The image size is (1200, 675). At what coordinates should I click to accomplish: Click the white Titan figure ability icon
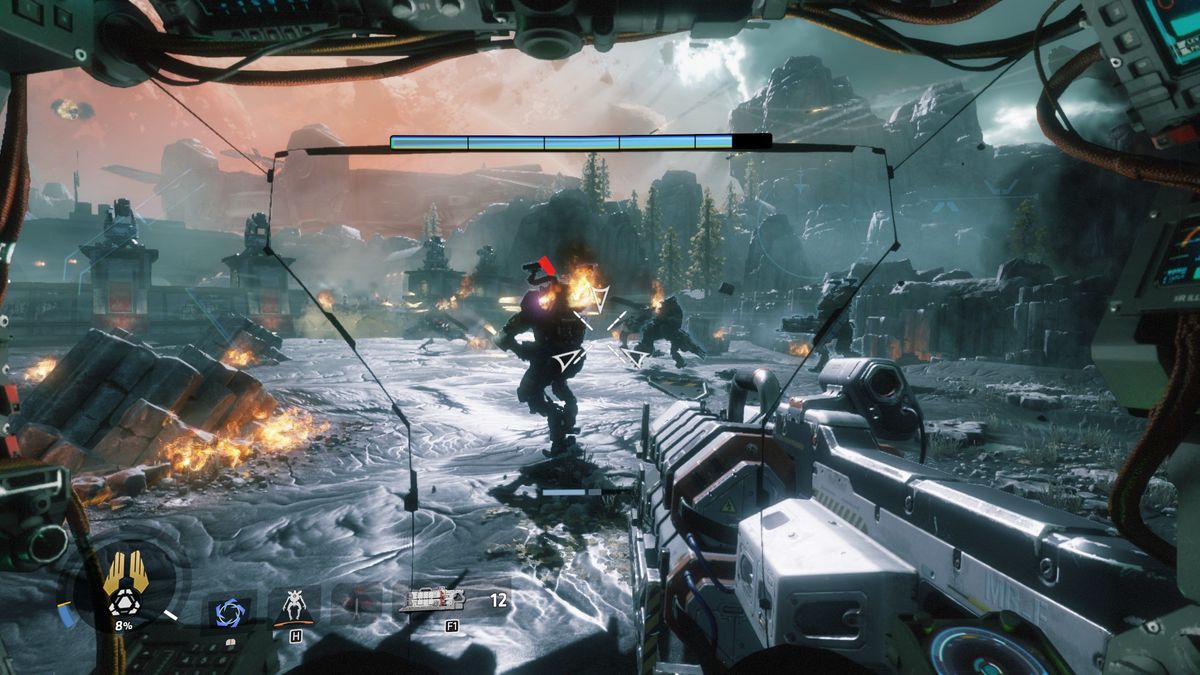[293, 606]
